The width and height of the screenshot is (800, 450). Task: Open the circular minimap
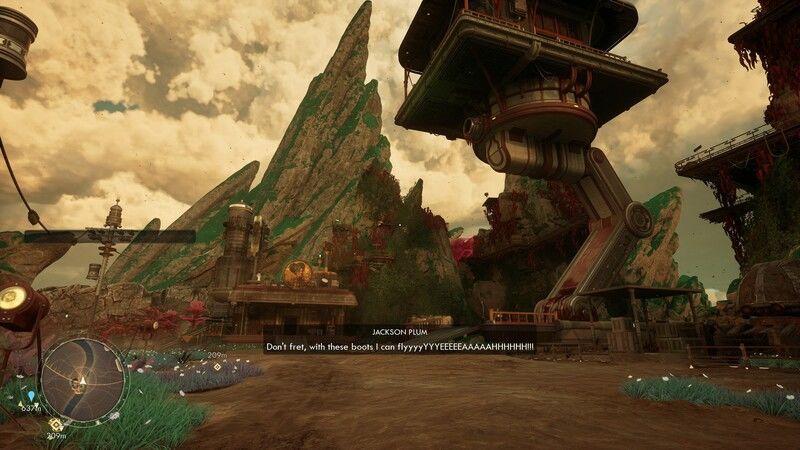[84, 379]
